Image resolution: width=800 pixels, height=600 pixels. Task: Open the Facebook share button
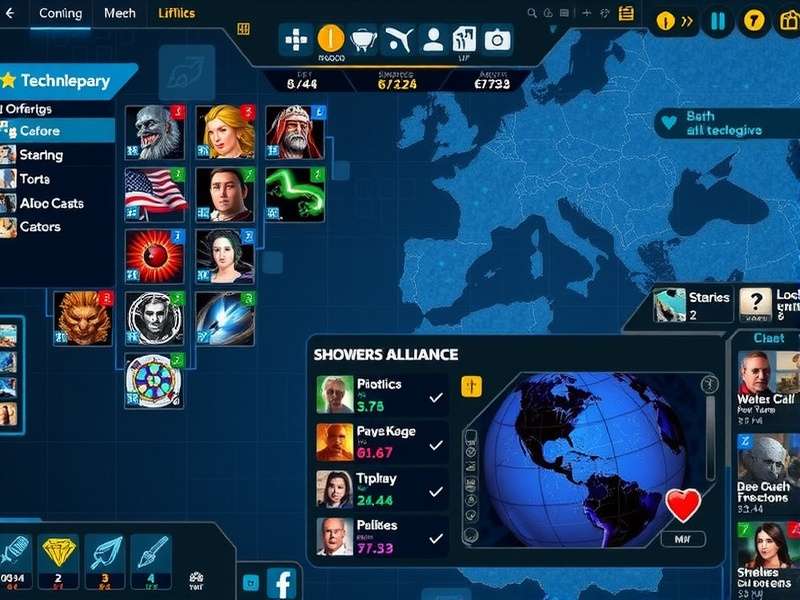point(283,582)
